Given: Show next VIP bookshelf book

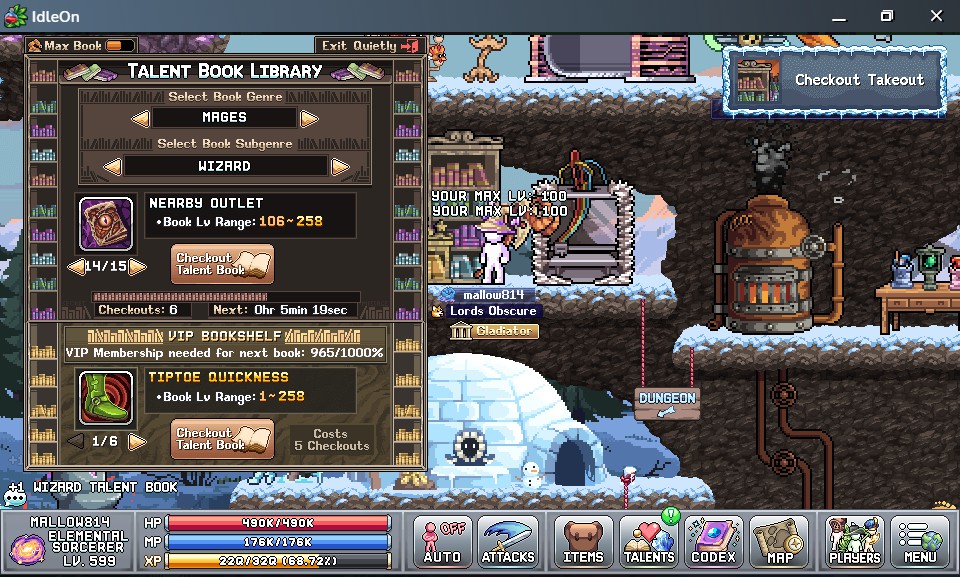Looking at the screenshot, I should click(x=138, y=441).
